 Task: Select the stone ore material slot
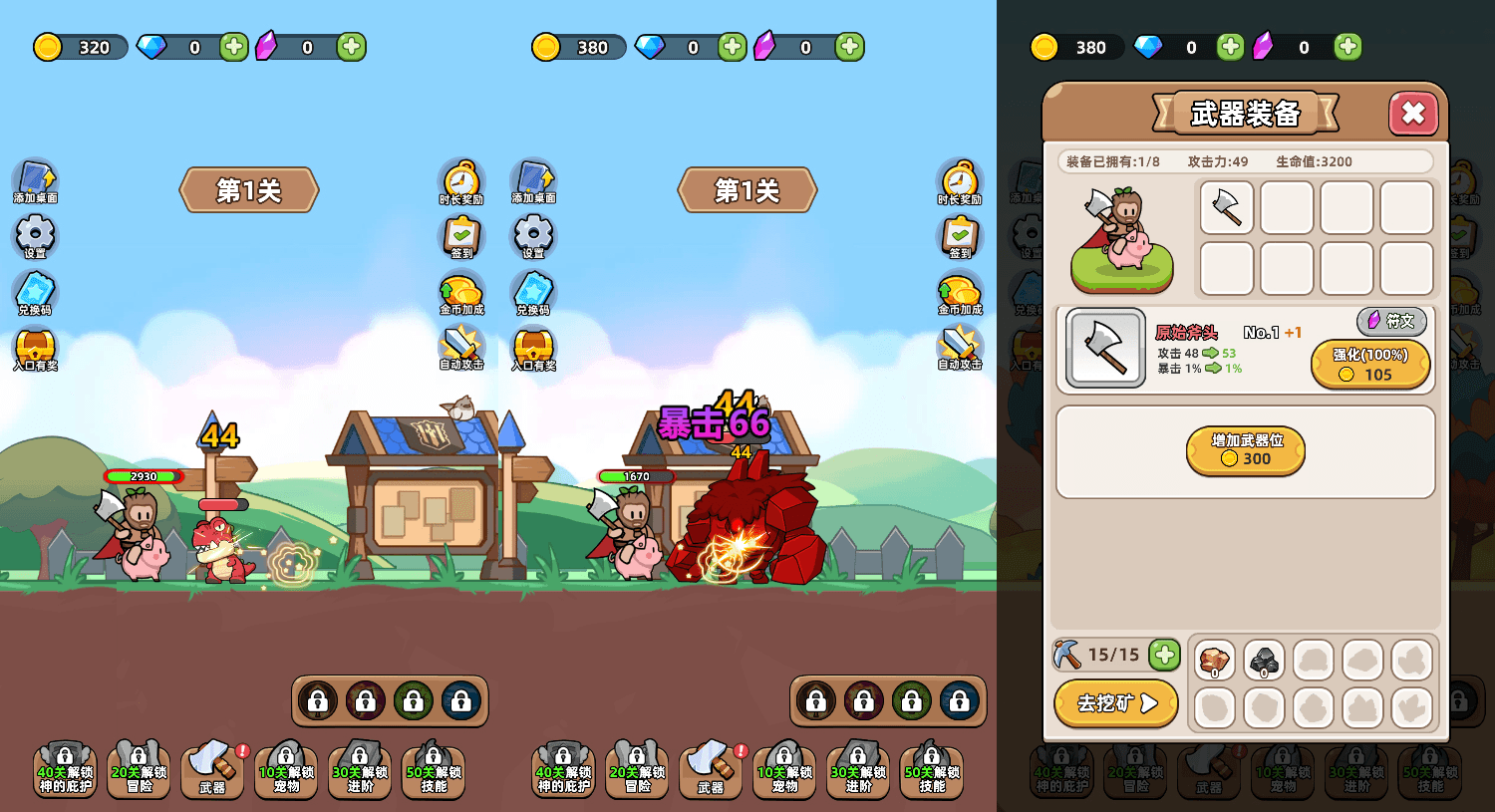pos(1264,660)
